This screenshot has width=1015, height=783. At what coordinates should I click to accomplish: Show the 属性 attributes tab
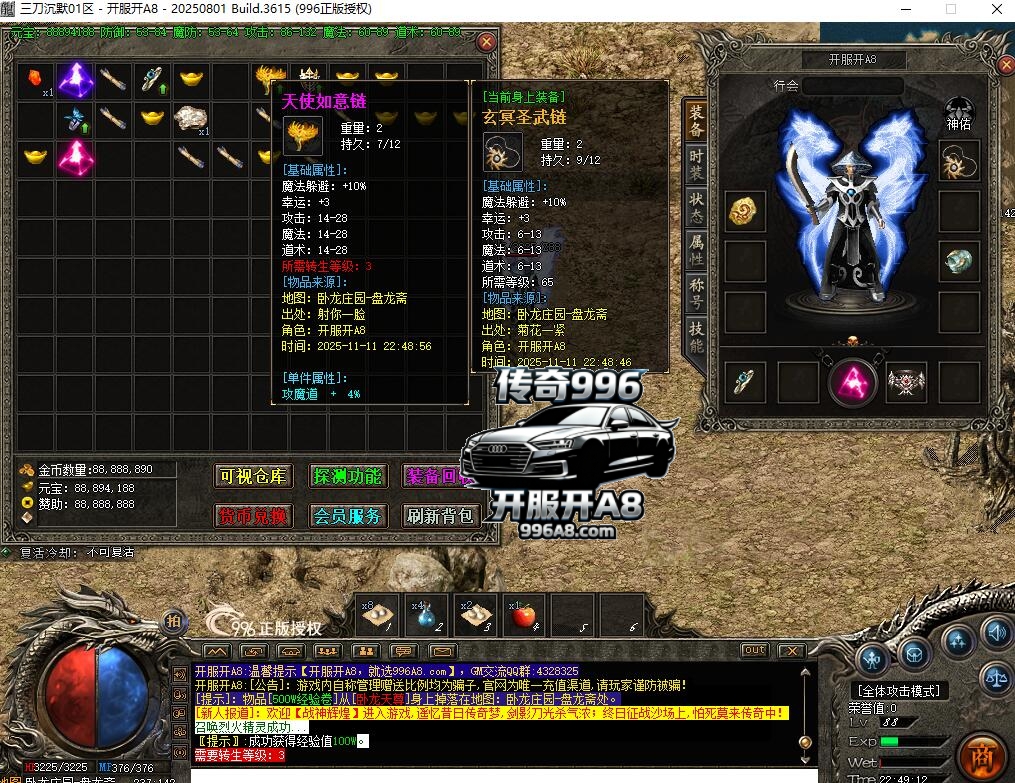point(695,252)
